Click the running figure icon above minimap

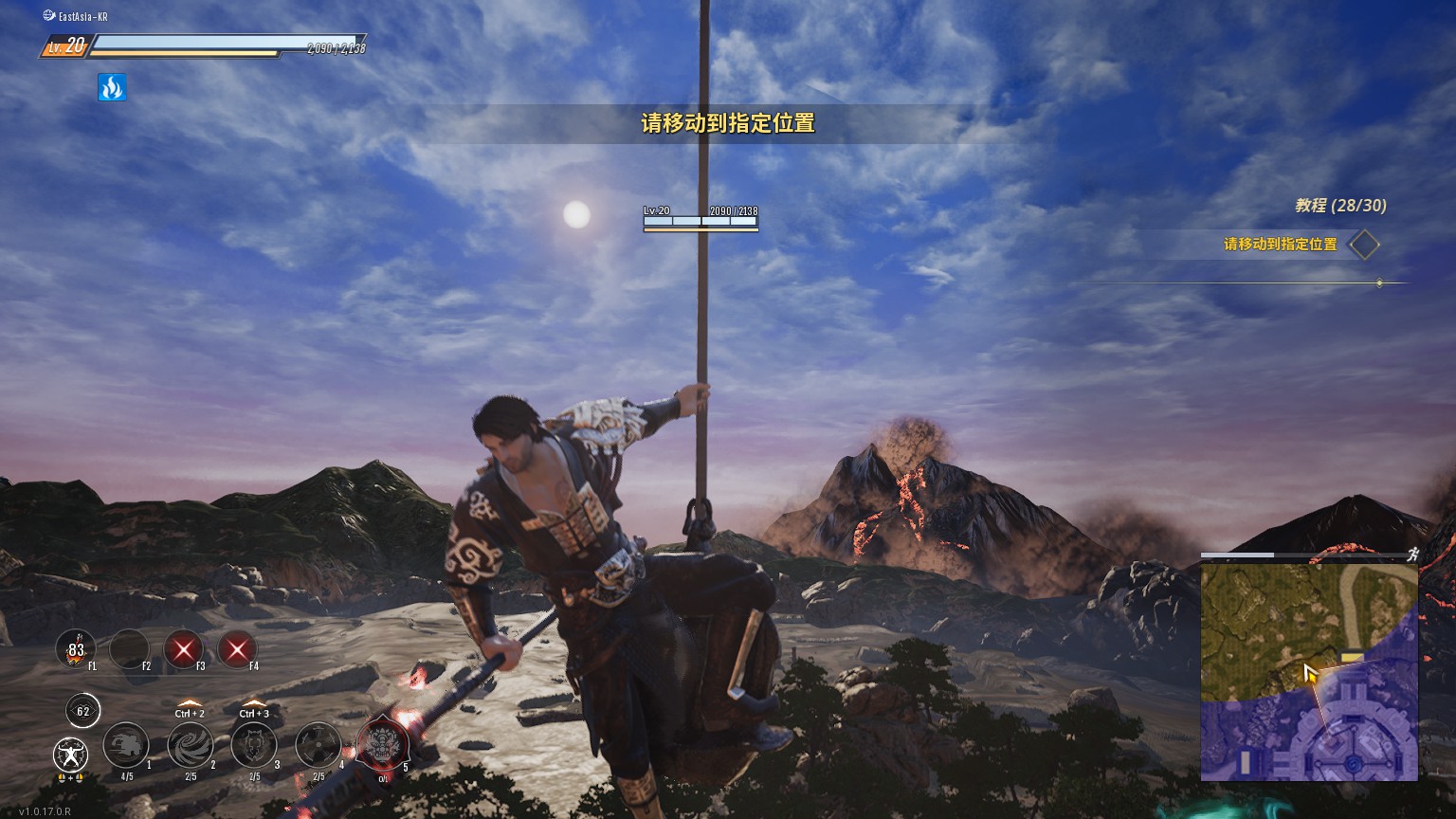[x=1413, y=555]
